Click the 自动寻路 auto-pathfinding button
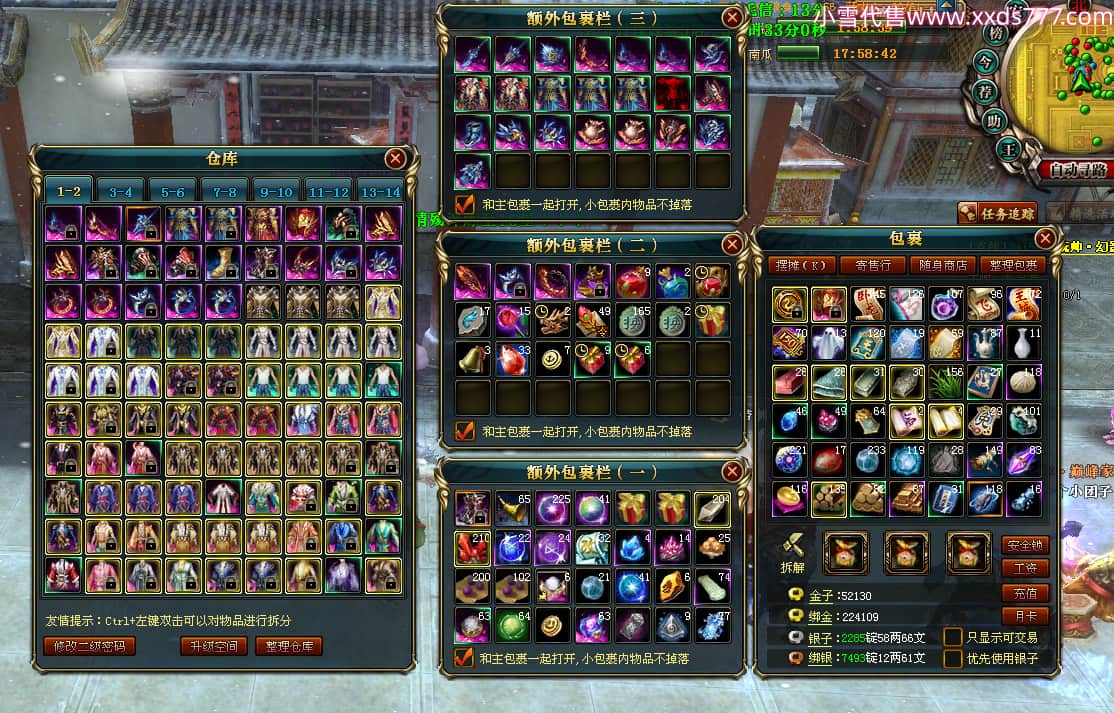 pos(1078,170)
